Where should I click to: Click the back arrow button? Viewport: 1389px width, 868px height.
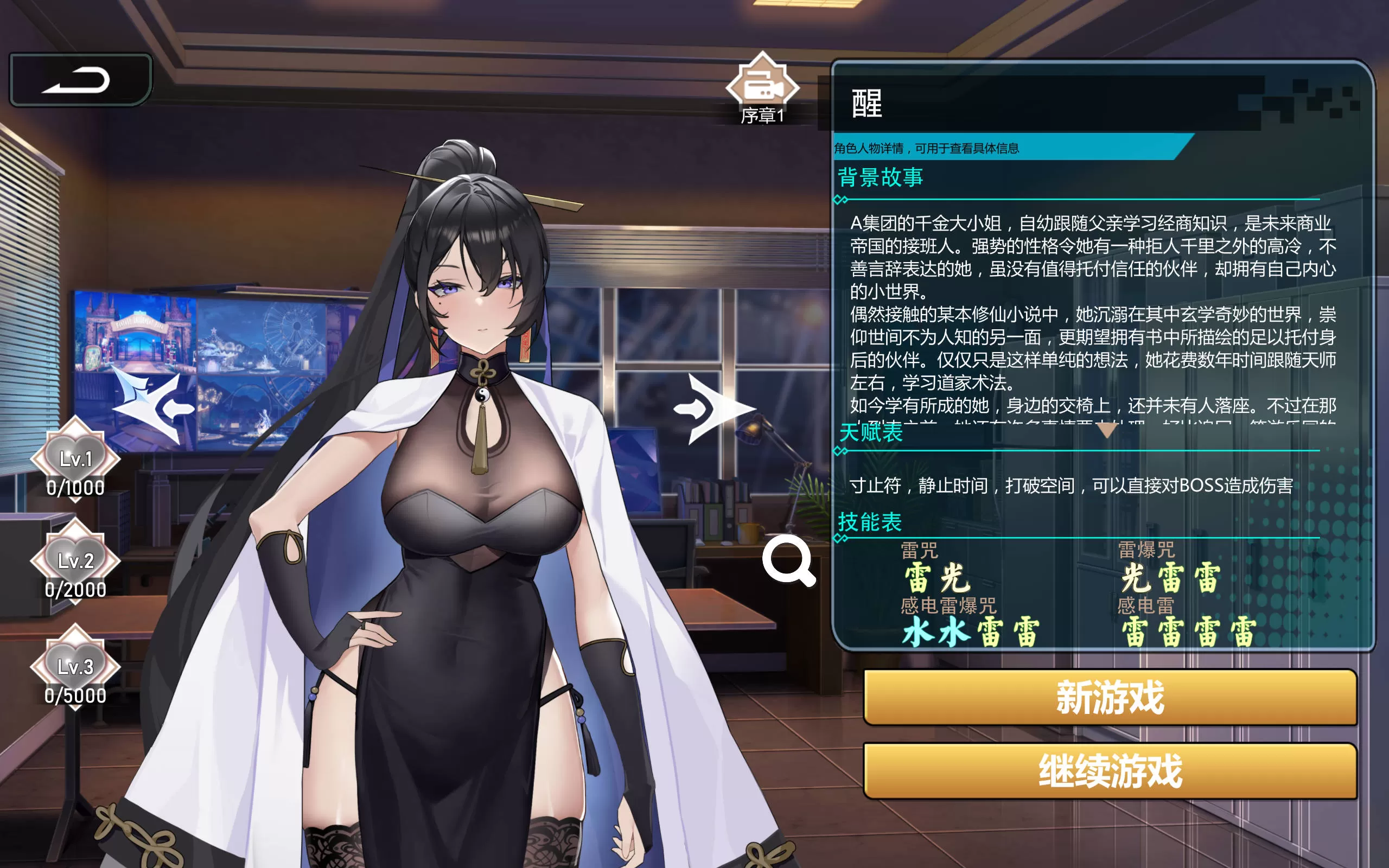pos(80,80)
